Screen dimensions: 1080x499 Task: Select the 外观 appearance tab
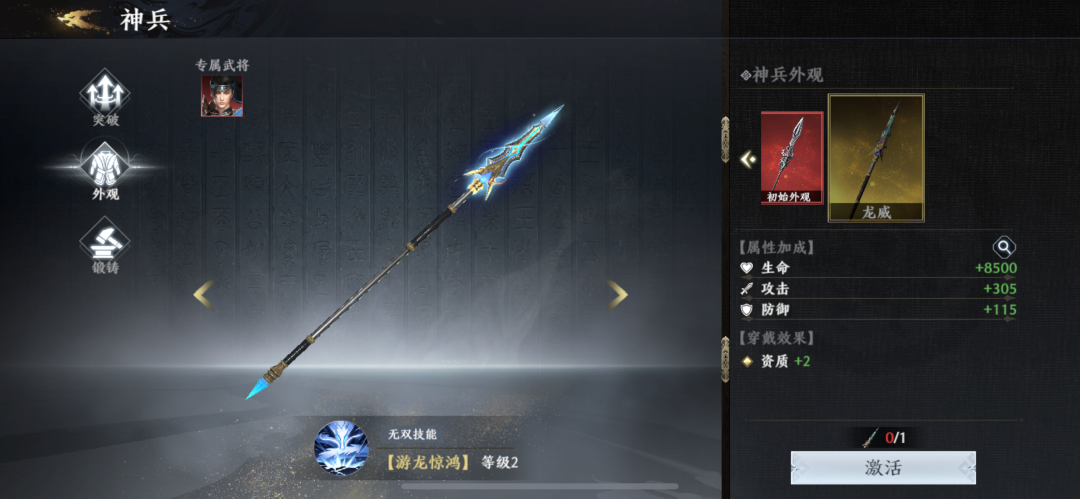[x=105, y=170]
